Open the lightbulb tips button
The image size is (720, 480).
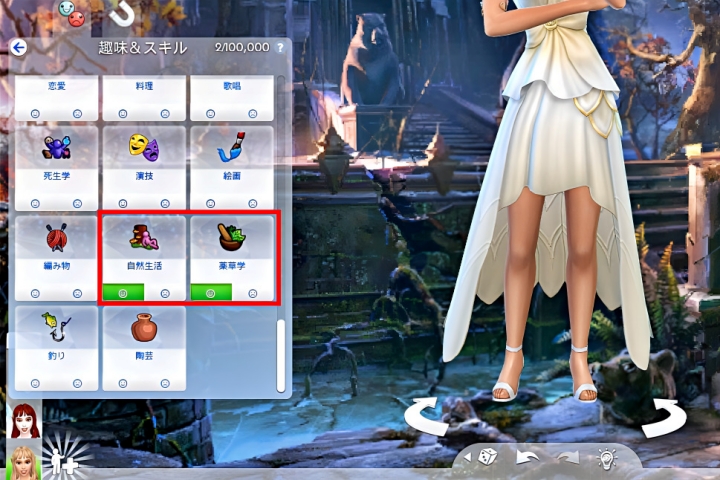(x=605, y=457)
